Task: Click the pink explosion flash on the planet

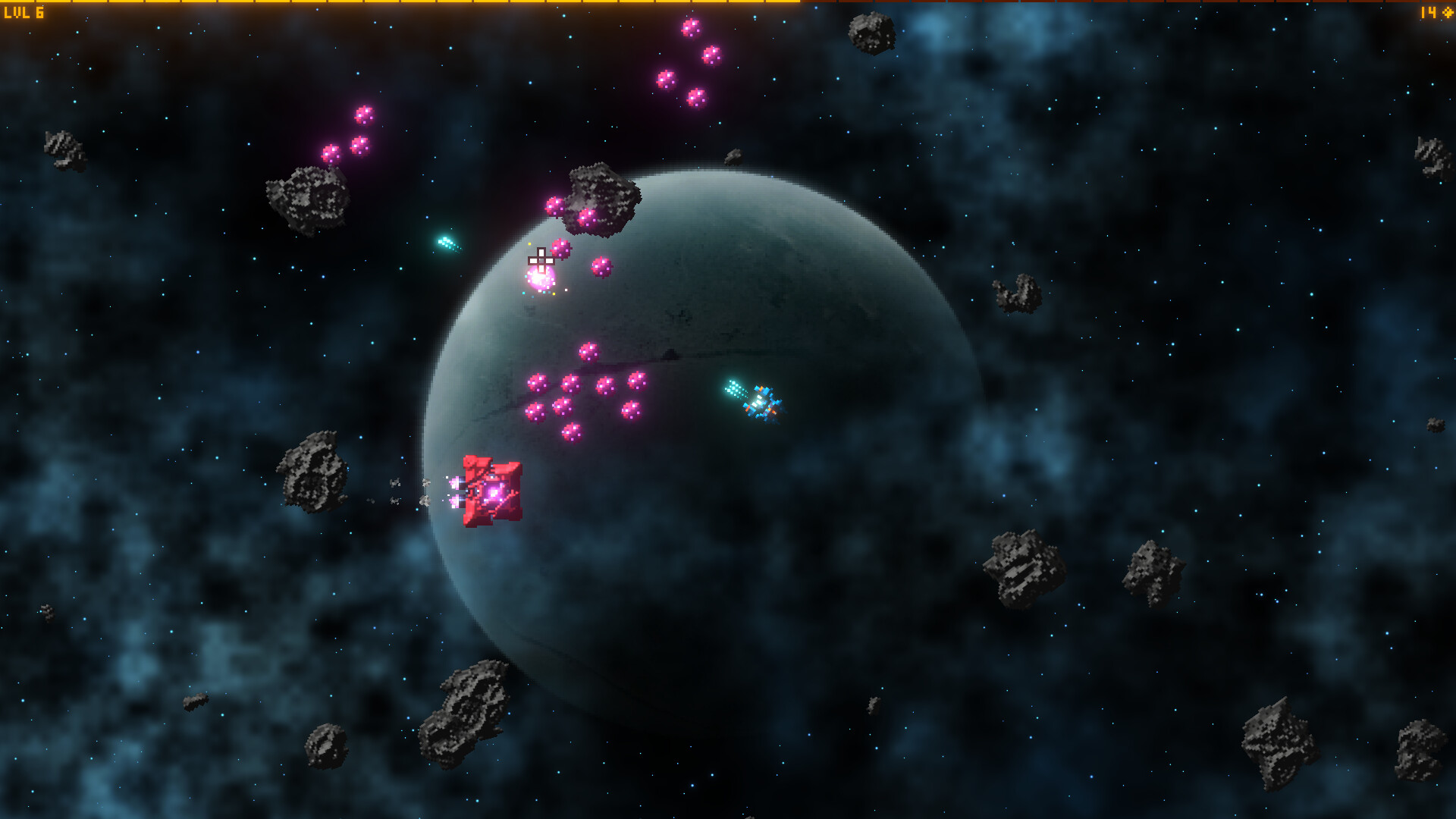Action: [538, 277]
